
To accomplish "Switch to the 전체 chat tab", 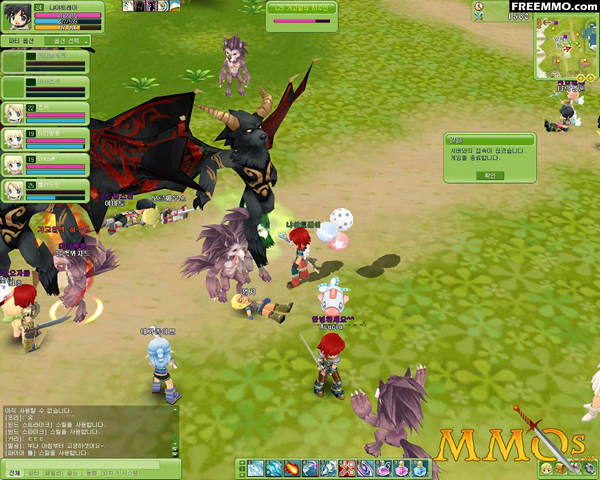I will point(13,472).
